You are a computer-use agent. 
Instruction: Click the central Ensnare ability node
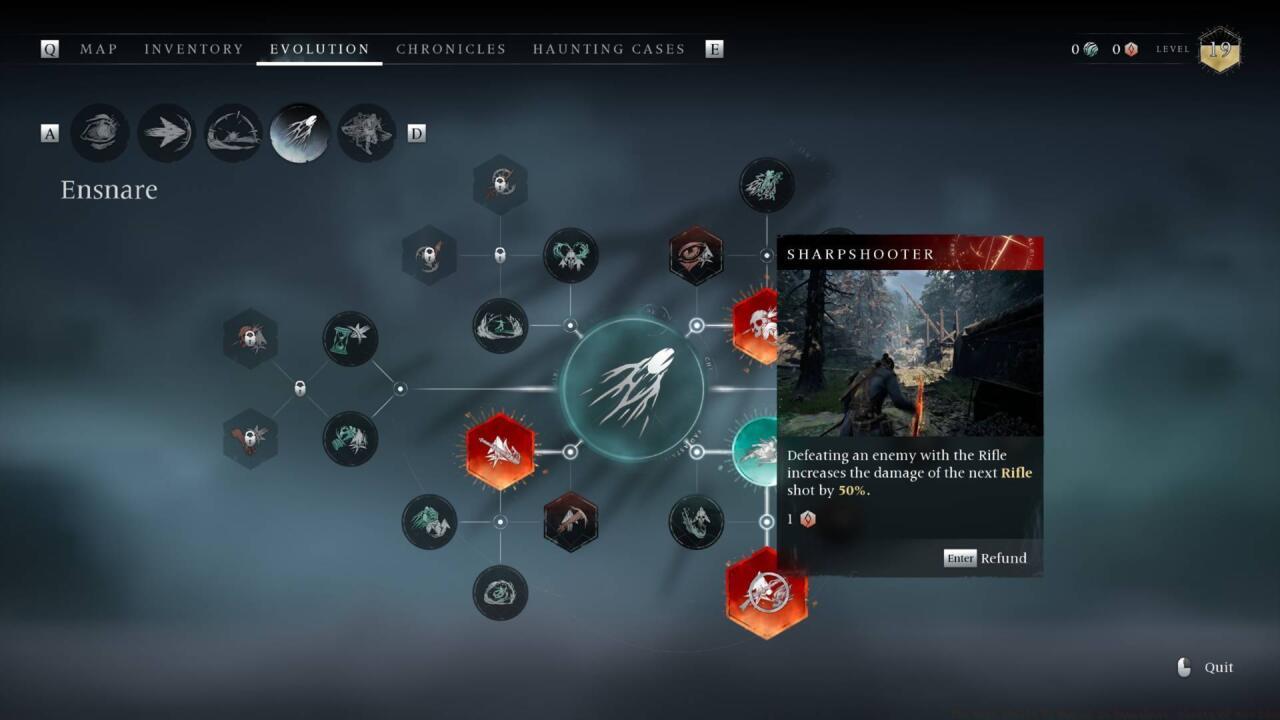pyautogui.click(x=632, y=389)
